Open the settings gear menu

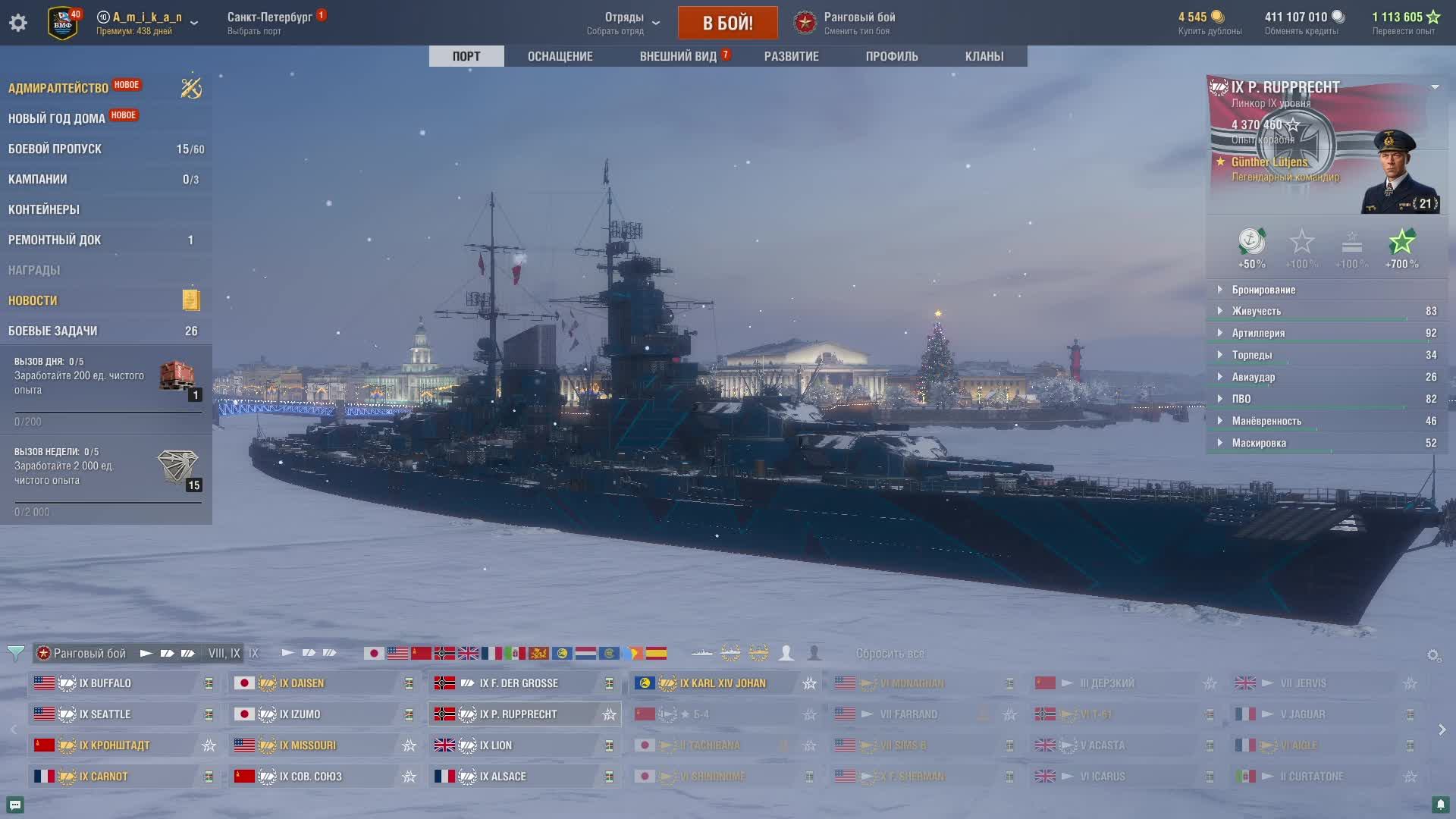(18, 23)
